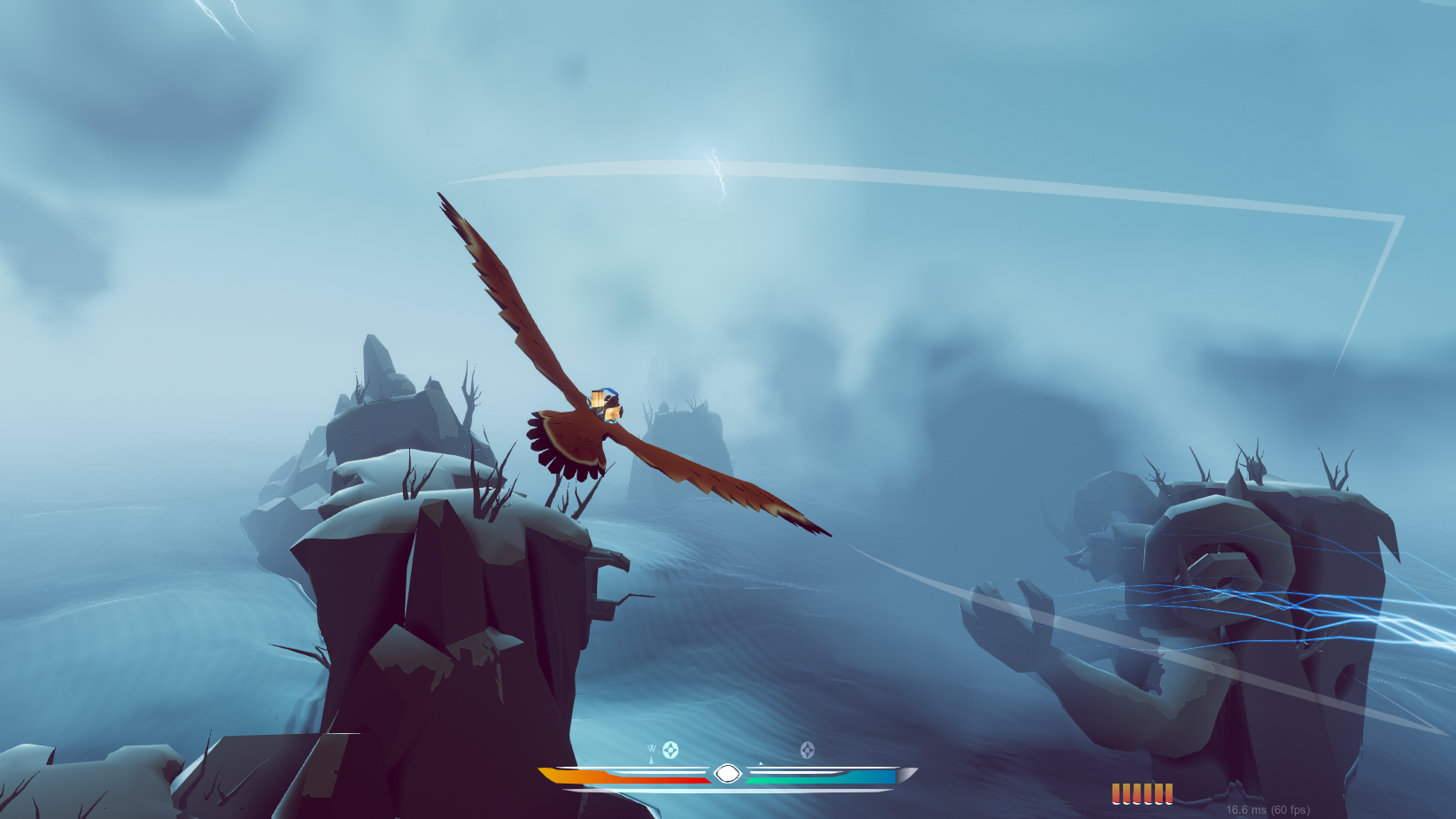Click the left compass-star icon above health bar
The width and height of the screenshot is (1456, 819).
pyautogui.click(x=670, y=749)
